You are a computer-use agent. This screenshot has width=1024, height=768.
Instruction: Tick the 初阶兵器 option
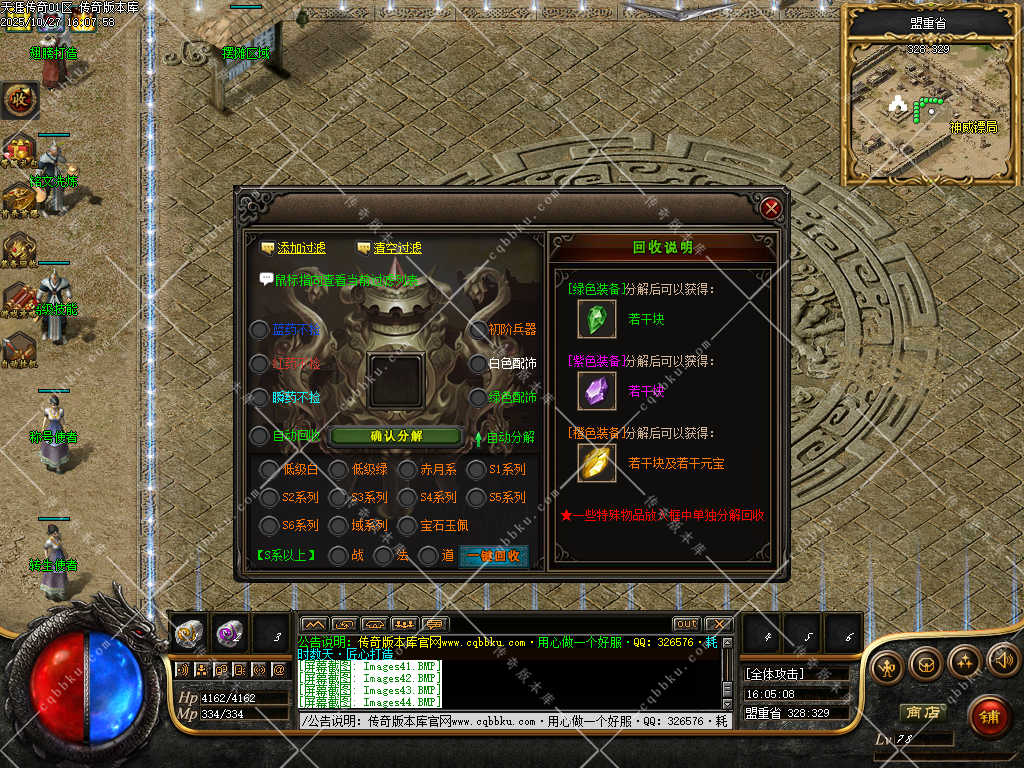coord(477,330)
